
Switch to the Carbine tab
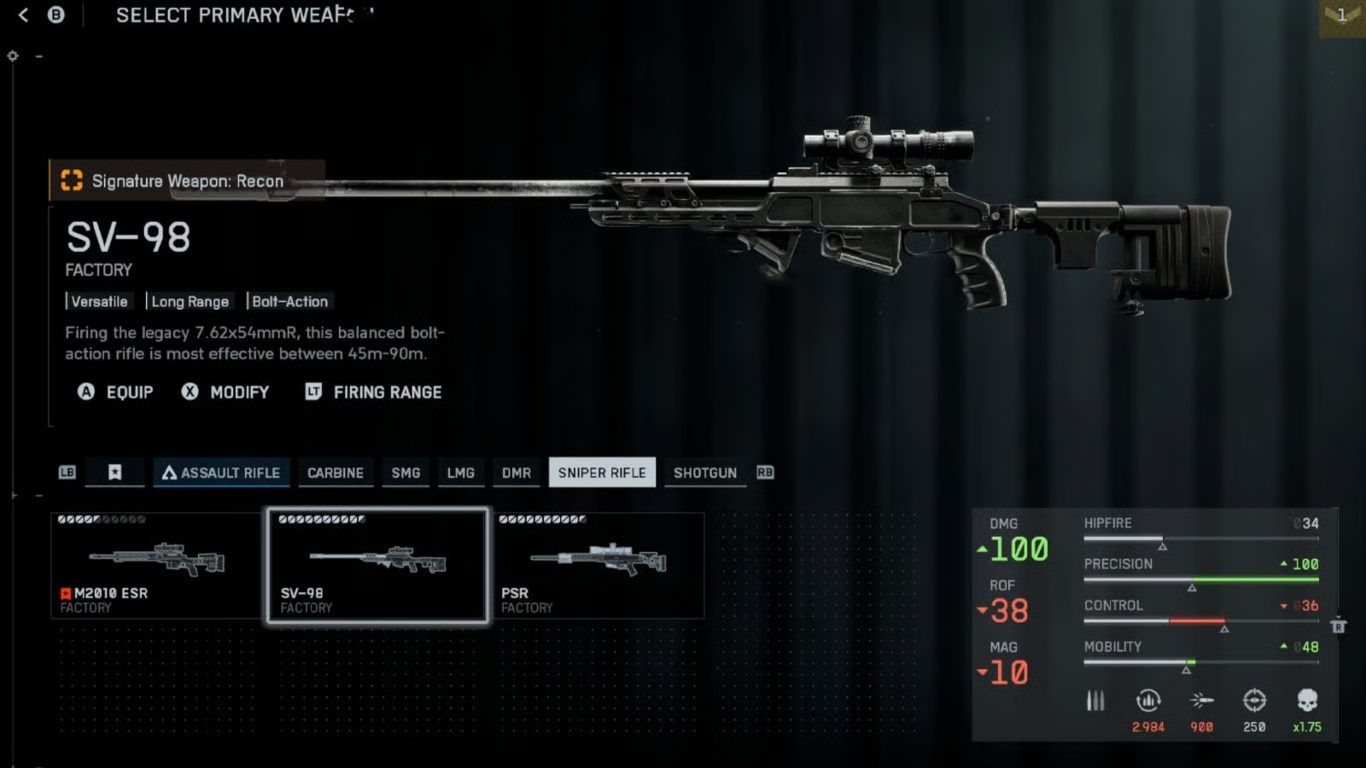pyautogui.click(x=335, y=473)
